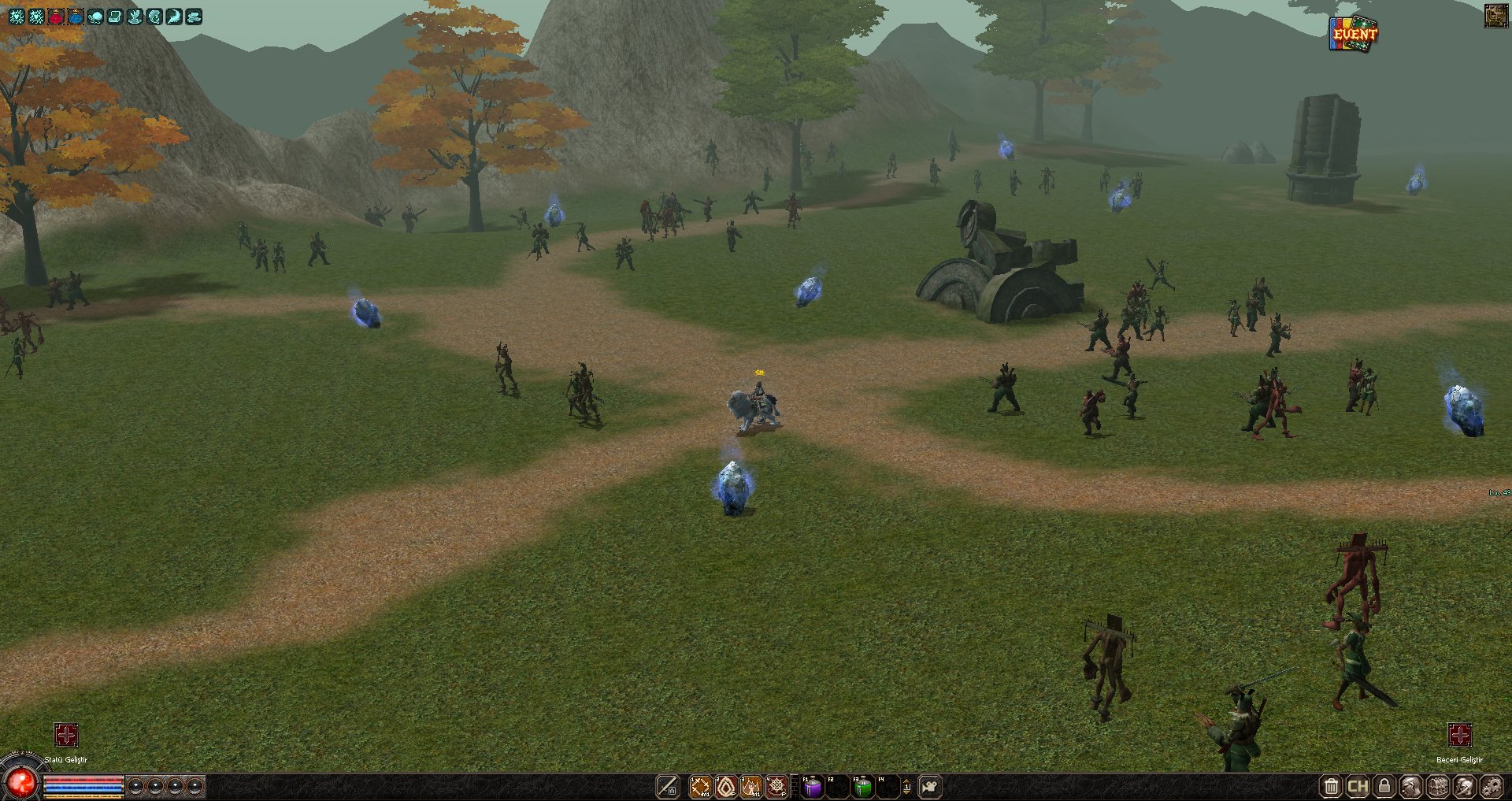Use the green potion in slot F3

pyautogui.click(x=863, y=786)
